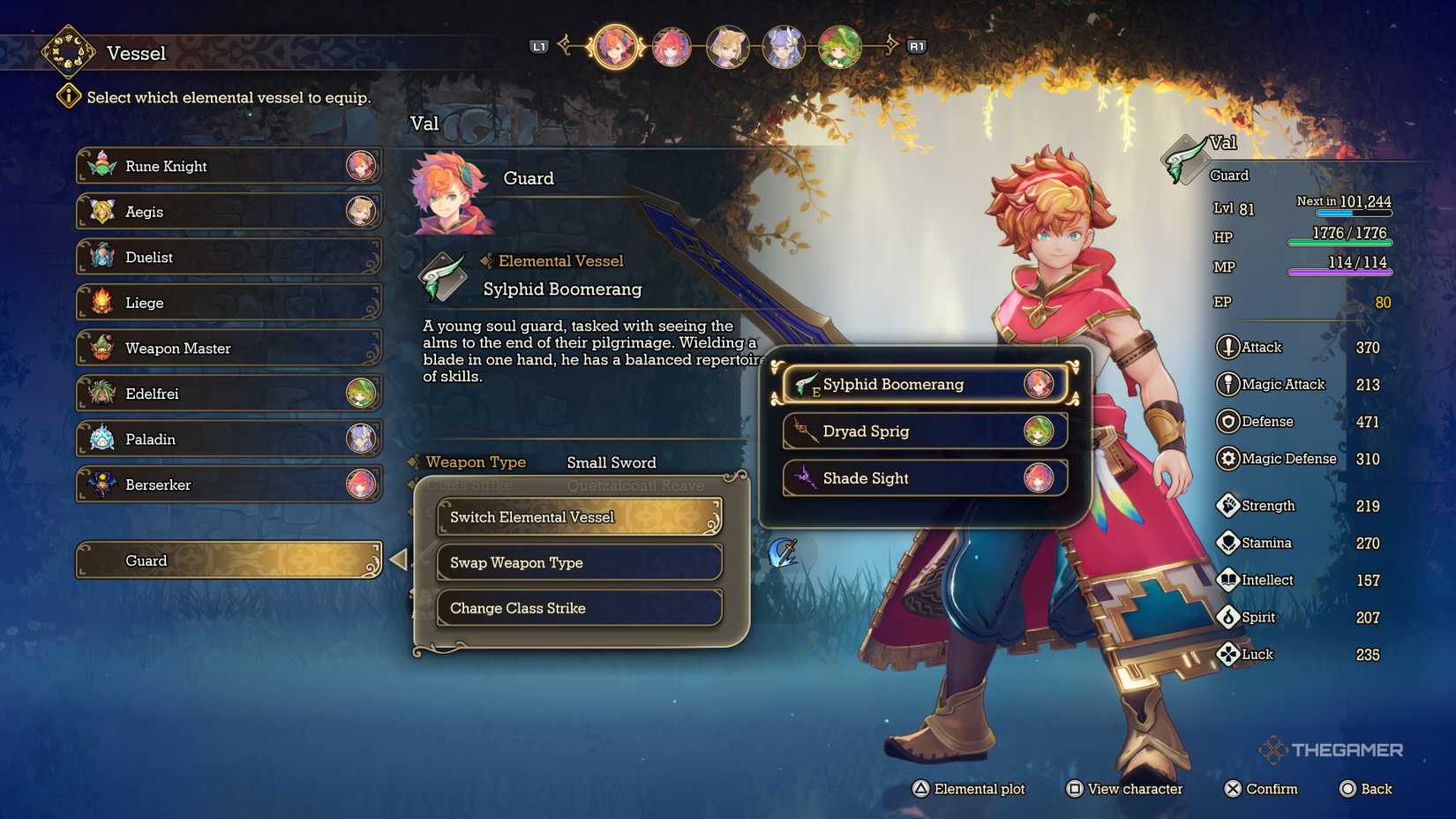The image size is (1456, 819).
Task: Click the R1 shoulder button icon
Action: 915,46
